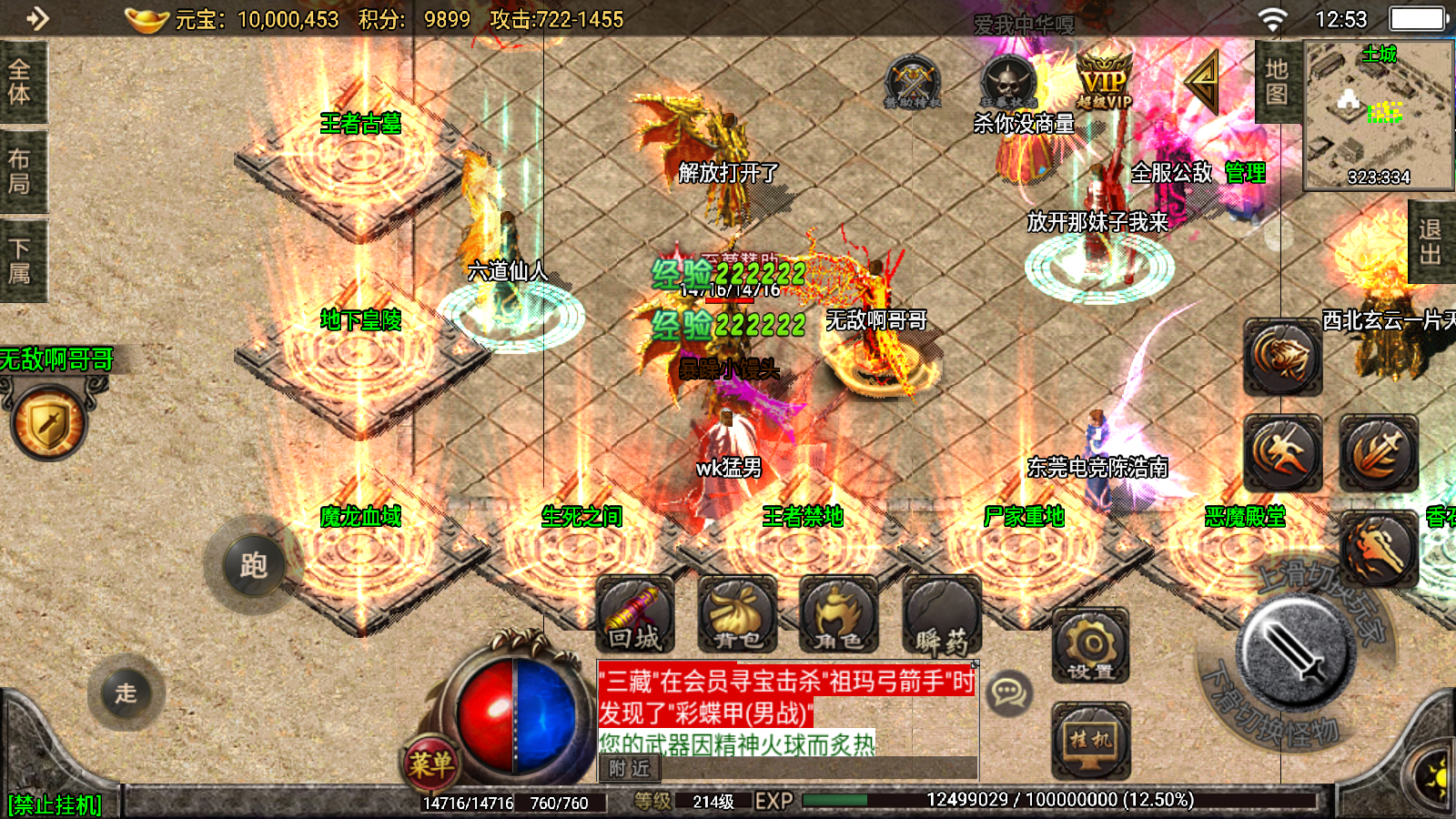Switch to 跑 run mode
This screenshot has width=1456, height=819.
coord(253,566)
